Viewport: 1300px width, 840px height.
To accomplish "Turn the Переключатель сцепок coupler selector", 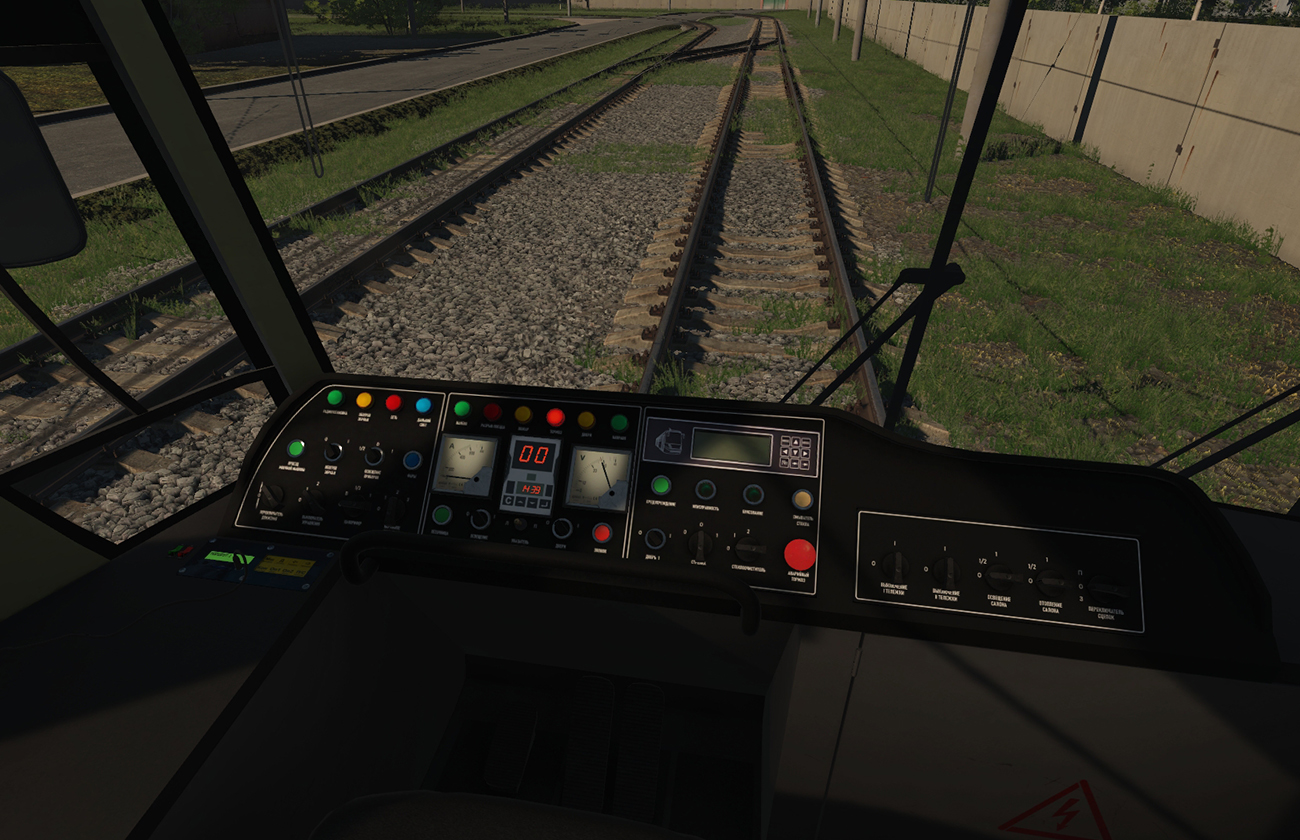I will pos(1106,588).
